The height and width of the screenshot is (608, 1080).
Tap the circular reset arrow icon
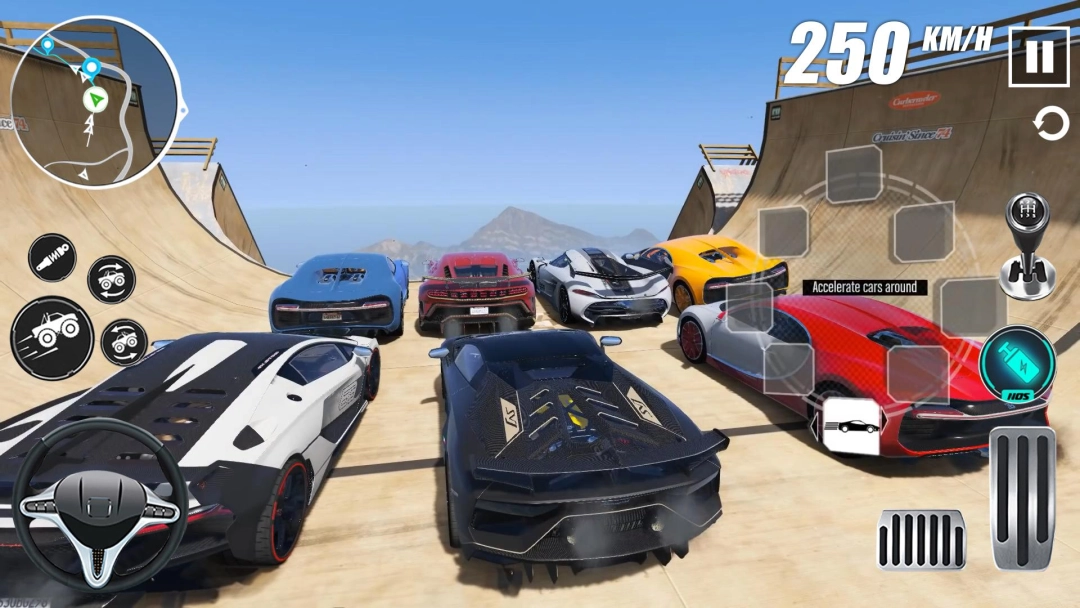[x=1050, y=125]
